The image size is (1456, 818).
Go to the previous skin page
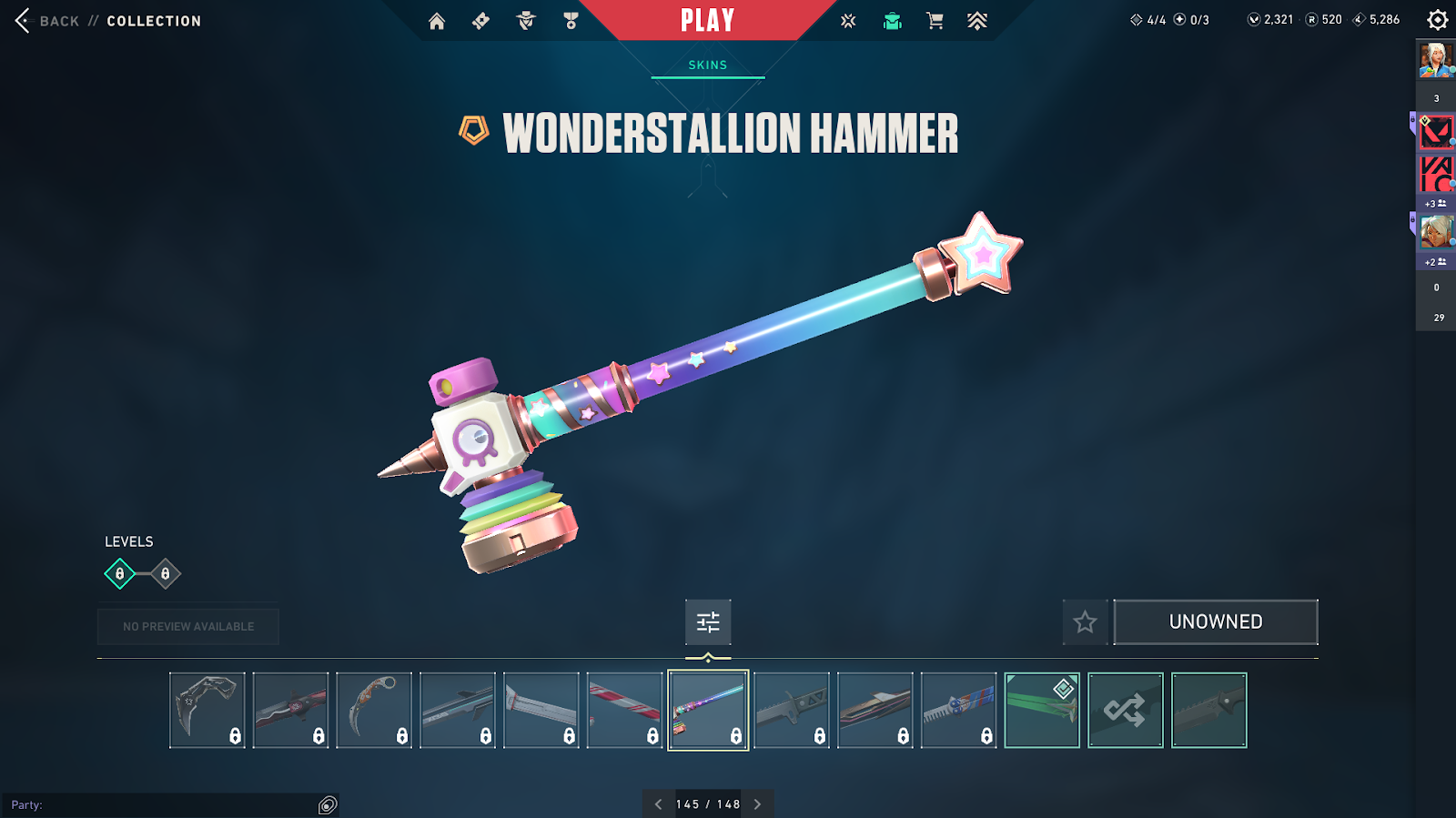(x=659, y=804)
